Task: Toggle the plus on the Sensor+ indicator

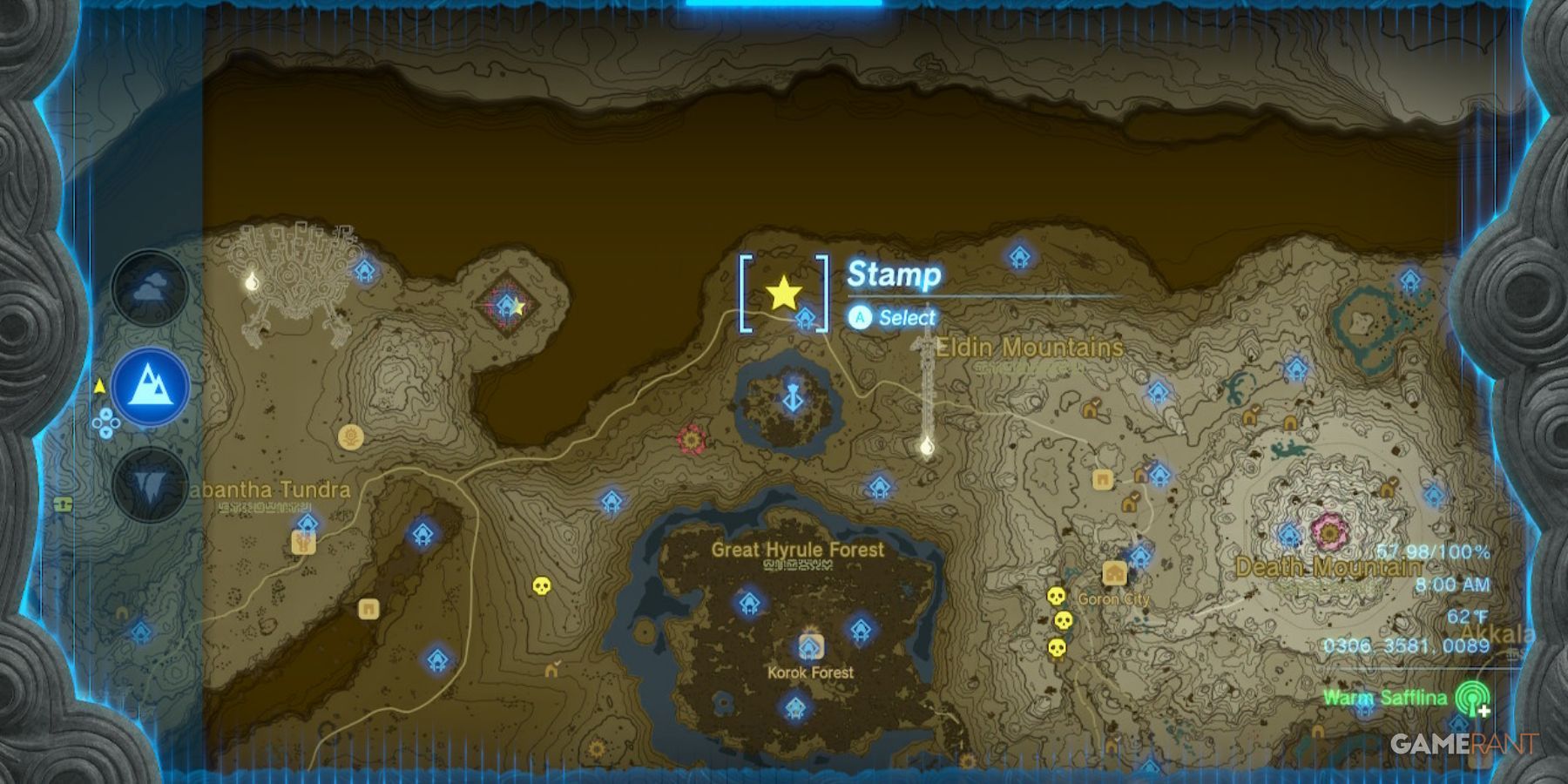Action: [x=1484, y=711]
